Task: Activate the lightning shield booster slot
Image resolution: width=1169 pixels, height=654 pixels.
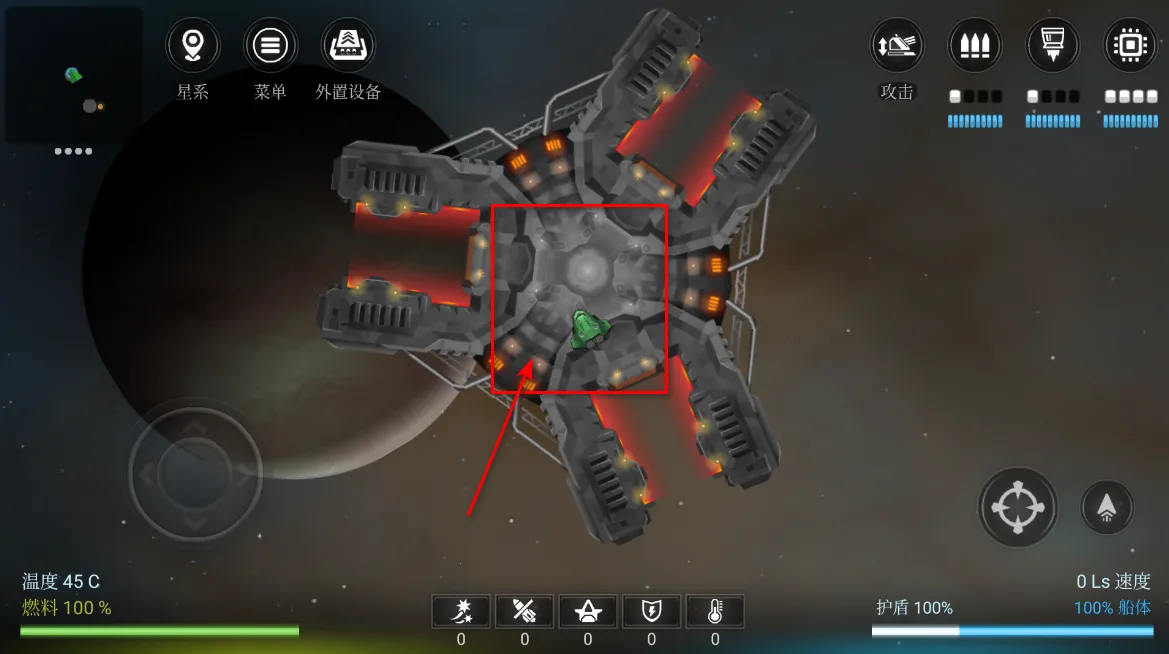Action: (x=652, y=611)
